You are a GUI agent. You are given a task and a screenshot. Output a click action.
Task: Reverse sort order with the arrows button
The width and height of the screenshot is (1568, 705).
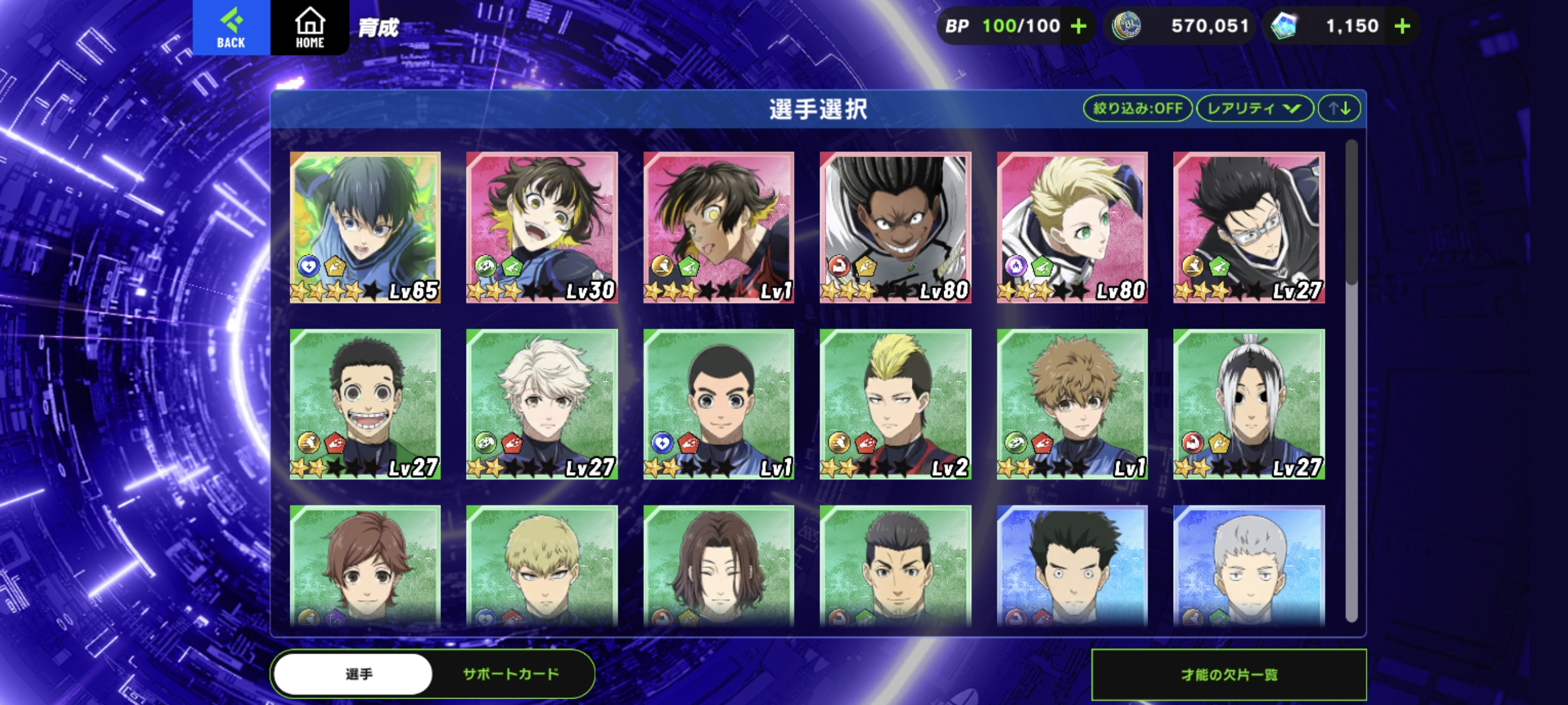(x=1338, y=108)
